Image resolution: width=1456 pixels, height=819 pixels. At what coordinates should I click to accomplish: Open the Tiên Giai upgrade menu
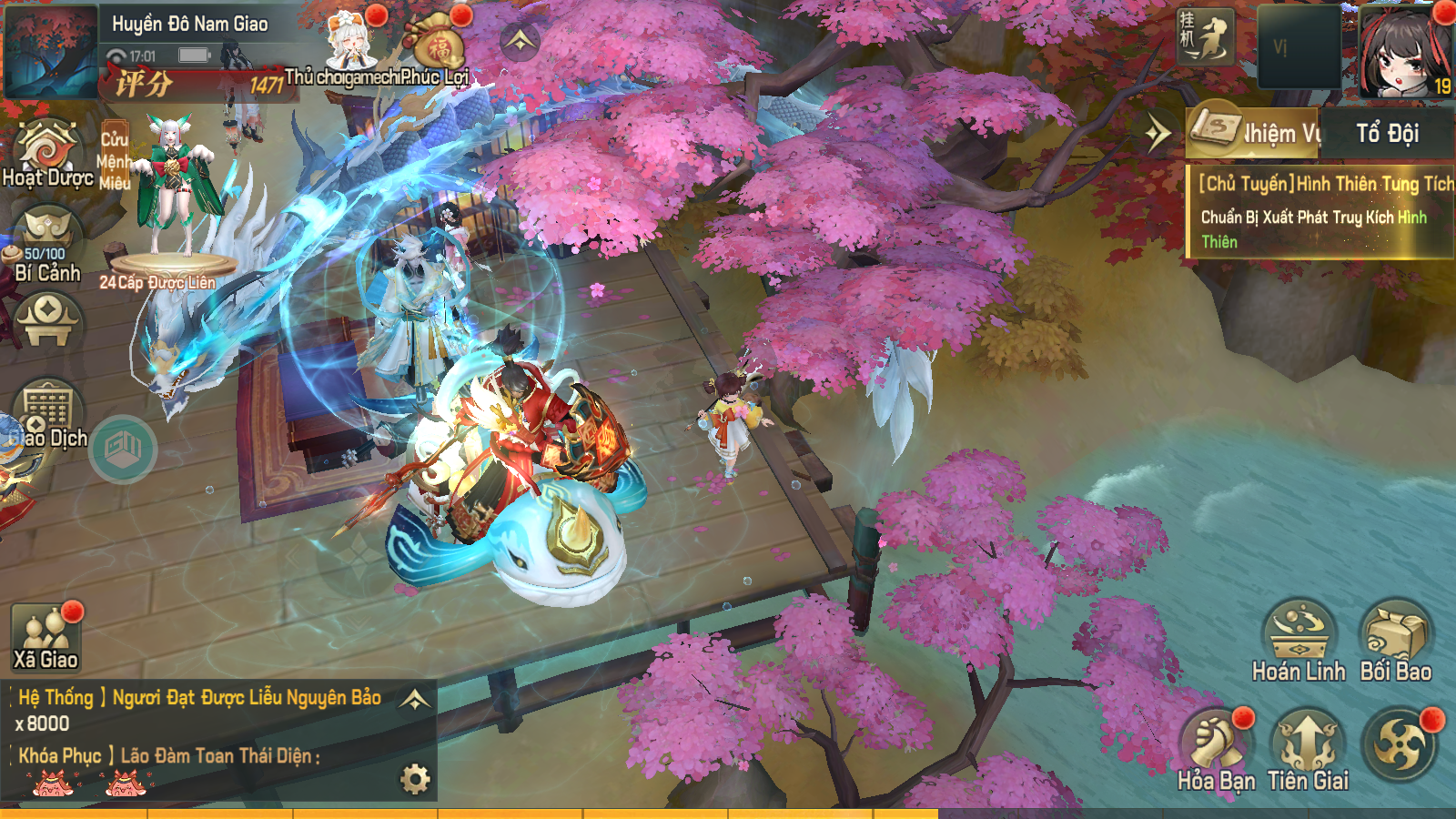[x=1307, y=750]
